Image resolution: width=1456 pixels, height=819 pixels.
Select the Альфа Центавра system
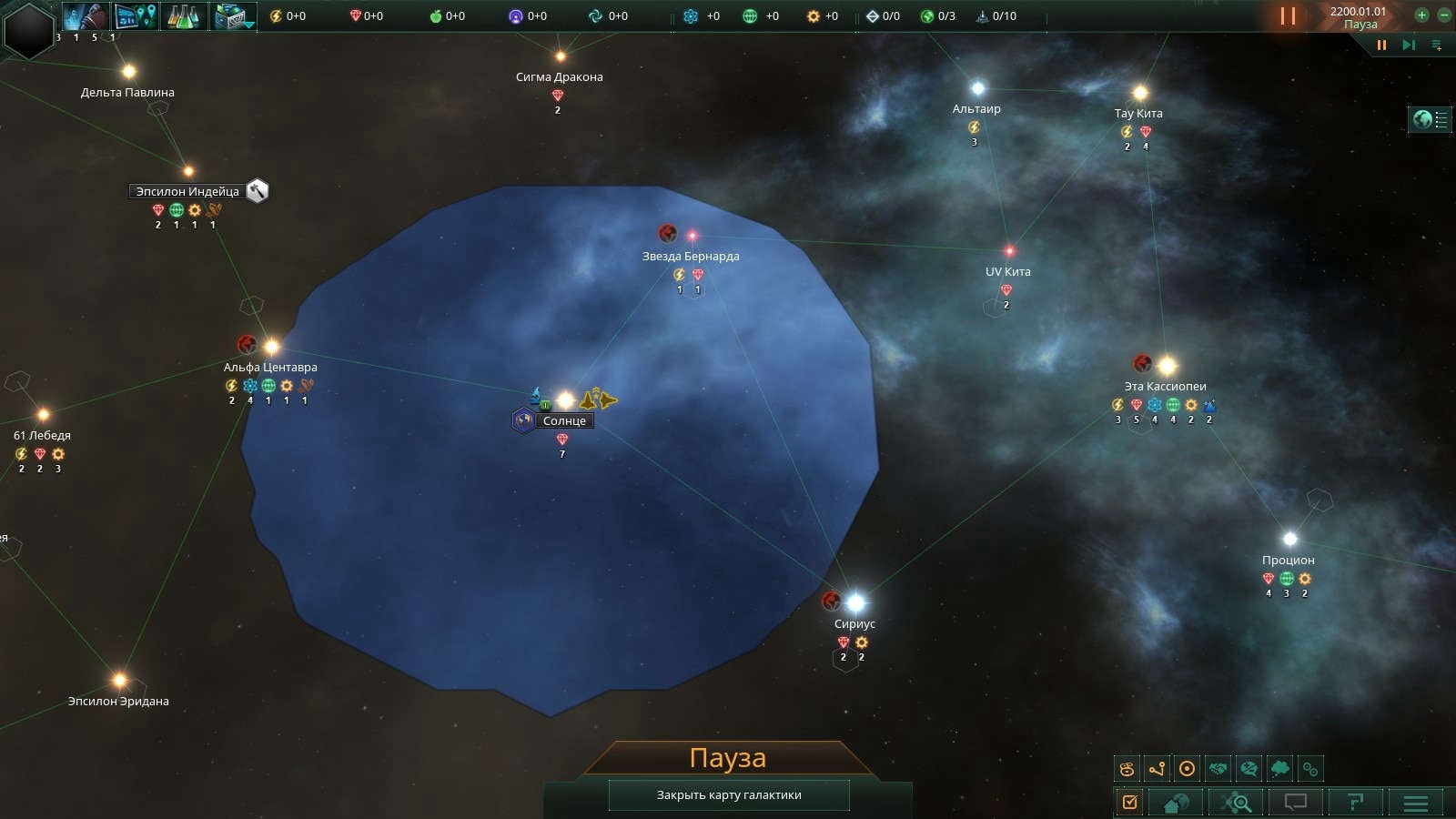point(270,345)
